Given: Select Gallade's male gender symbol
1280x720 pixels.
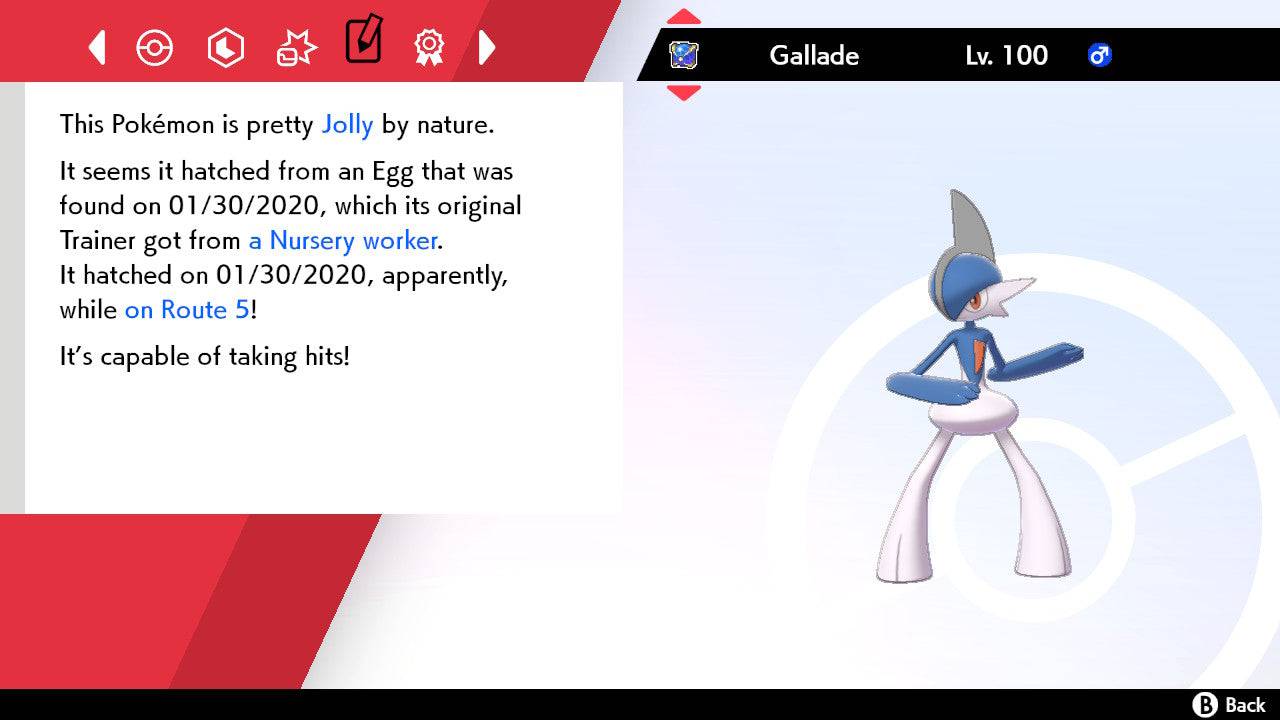Looking at the screenshot, I should coord(1100,56).
